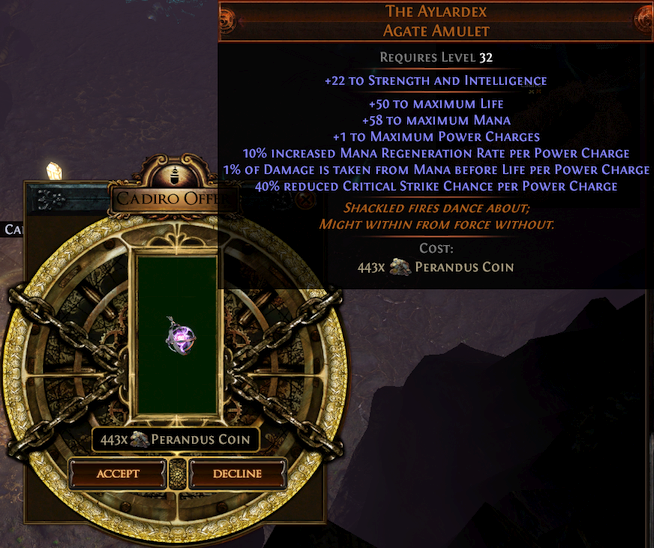Select the Aylardex amulet in the offer window
The image size is (654, 548).
pos(180,337)
